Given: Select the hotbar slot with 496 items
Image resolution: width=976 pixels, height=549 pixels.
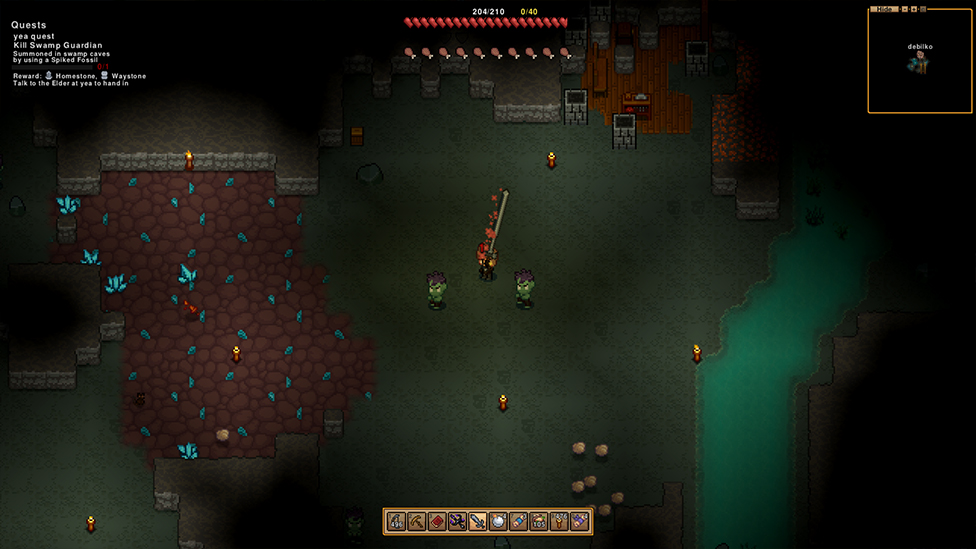Looking at the screenshot, I should pyautogui.click(x=396, y=521).
